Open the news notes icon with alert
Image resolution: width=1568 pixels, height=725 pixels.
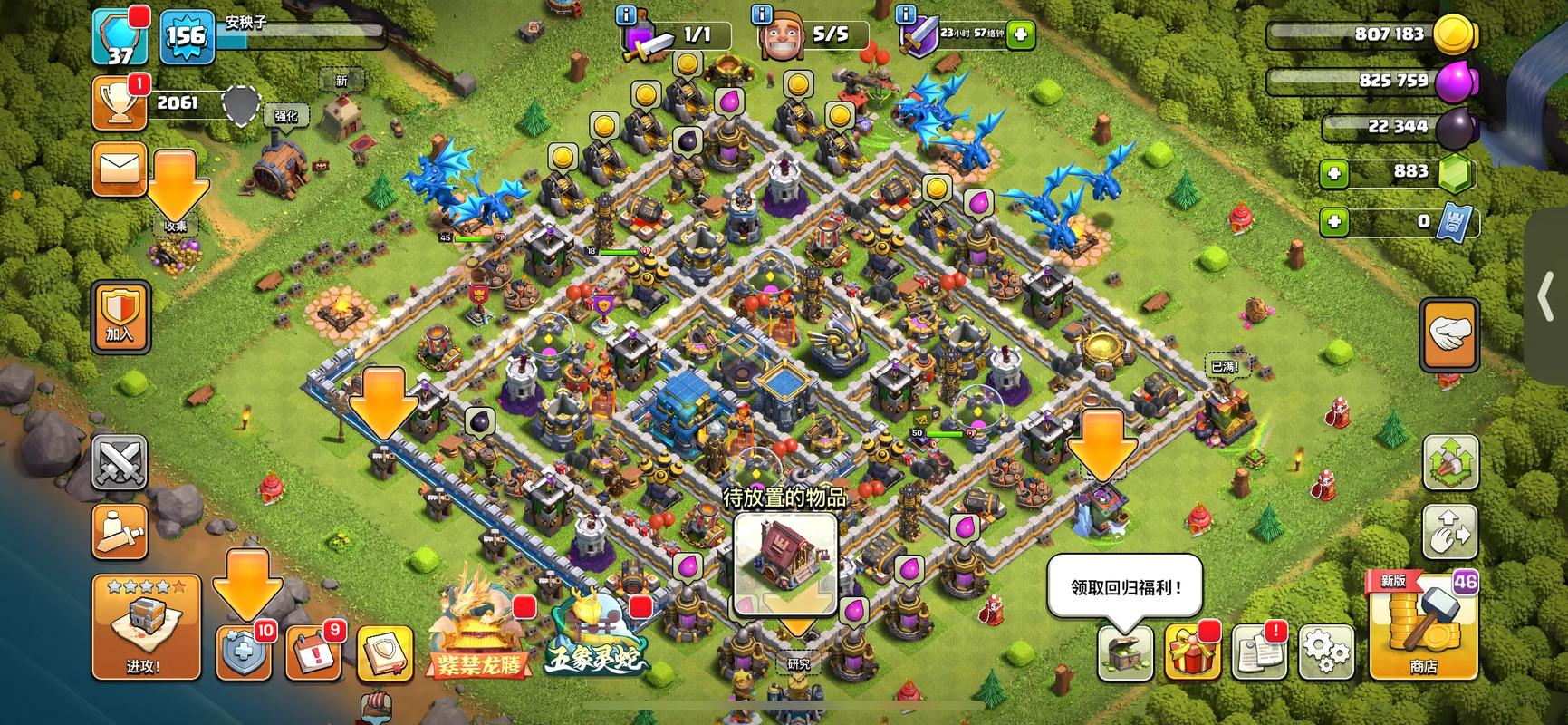[1259, 652]
